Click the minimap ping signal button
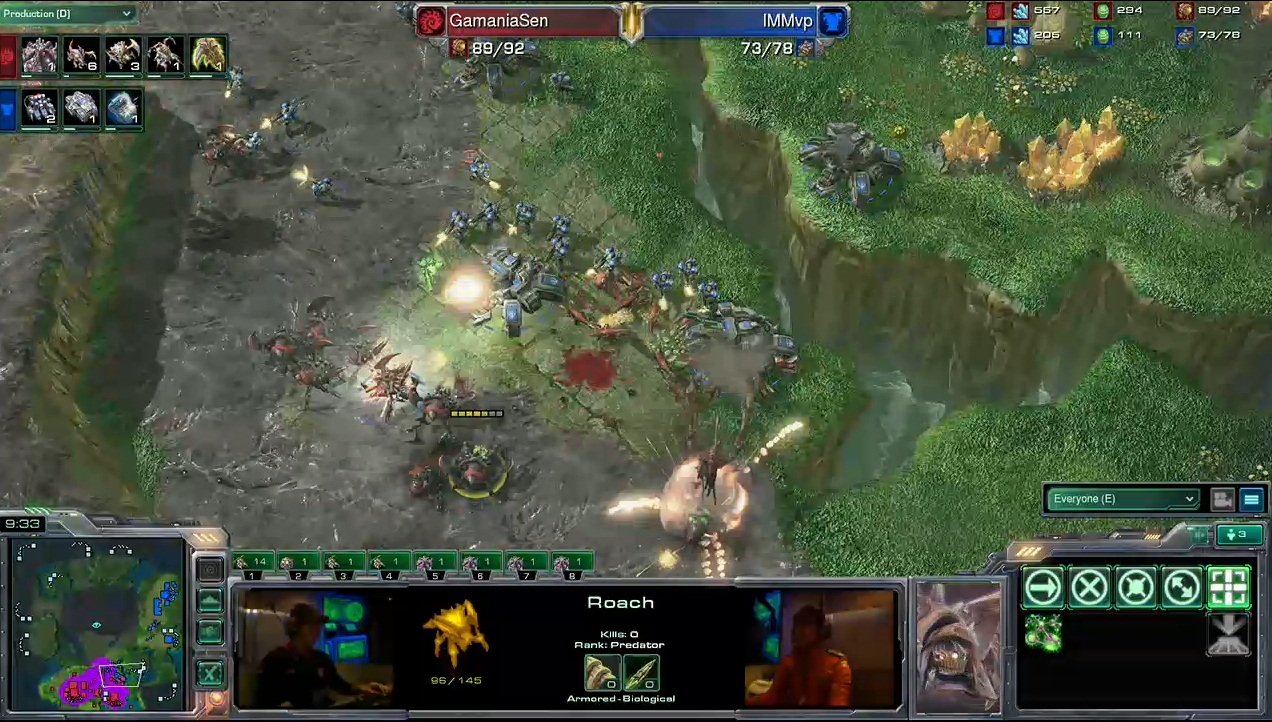Viewport: 1272px width, 722px height. click(210, 570)
